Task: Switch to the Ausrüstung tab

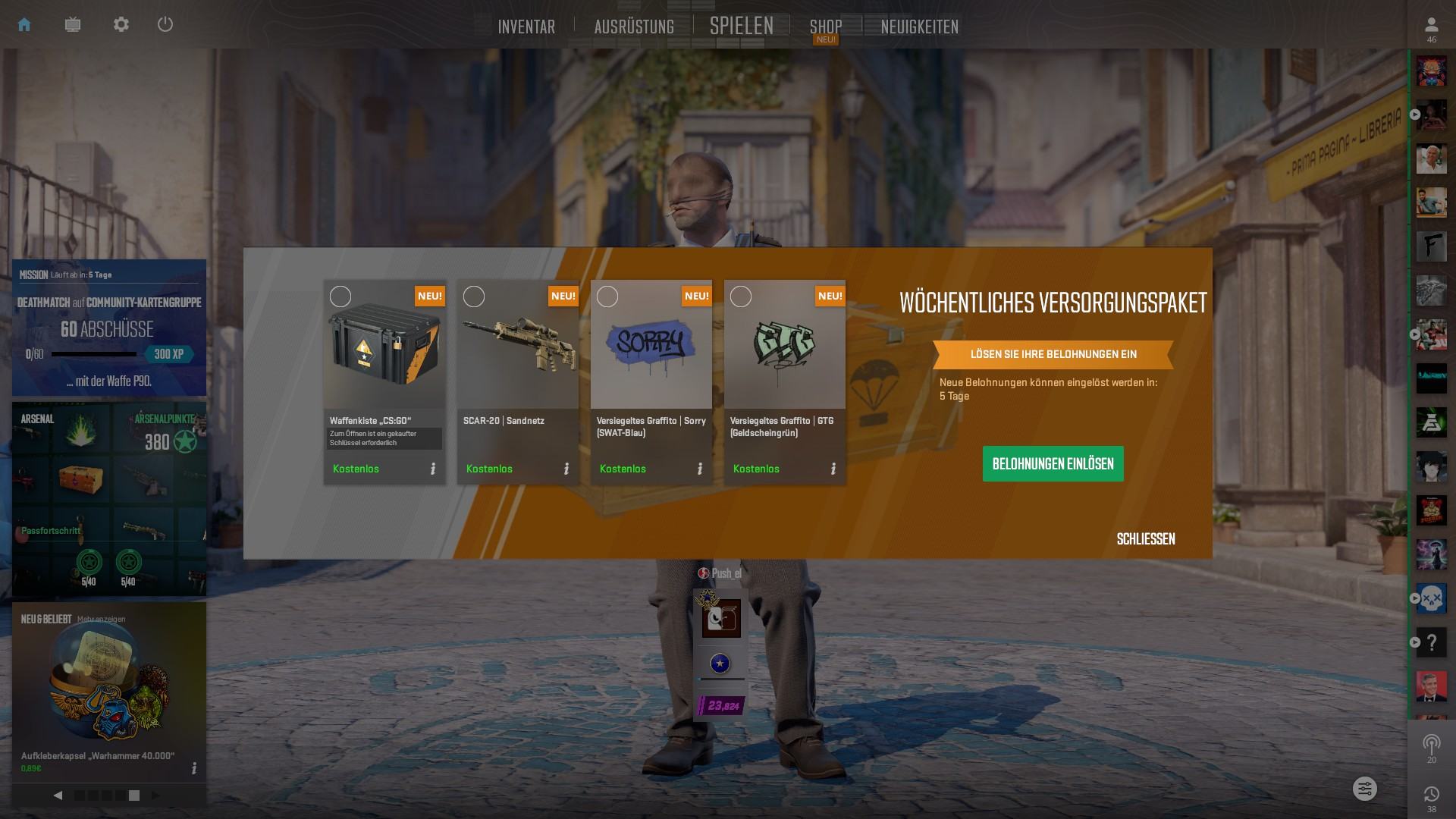Action: (x=634, y=27)
